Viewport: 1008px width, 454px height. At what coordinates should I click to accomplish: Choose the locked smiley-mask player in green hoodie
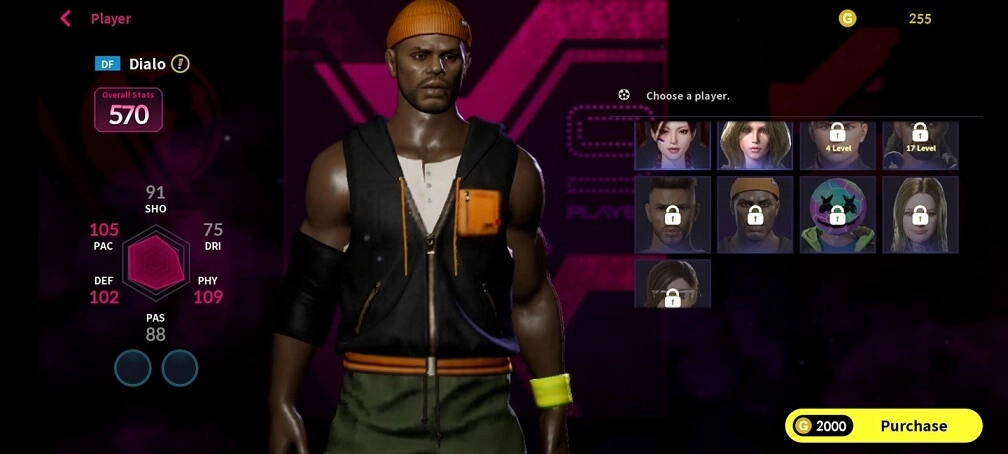[838, 214]
